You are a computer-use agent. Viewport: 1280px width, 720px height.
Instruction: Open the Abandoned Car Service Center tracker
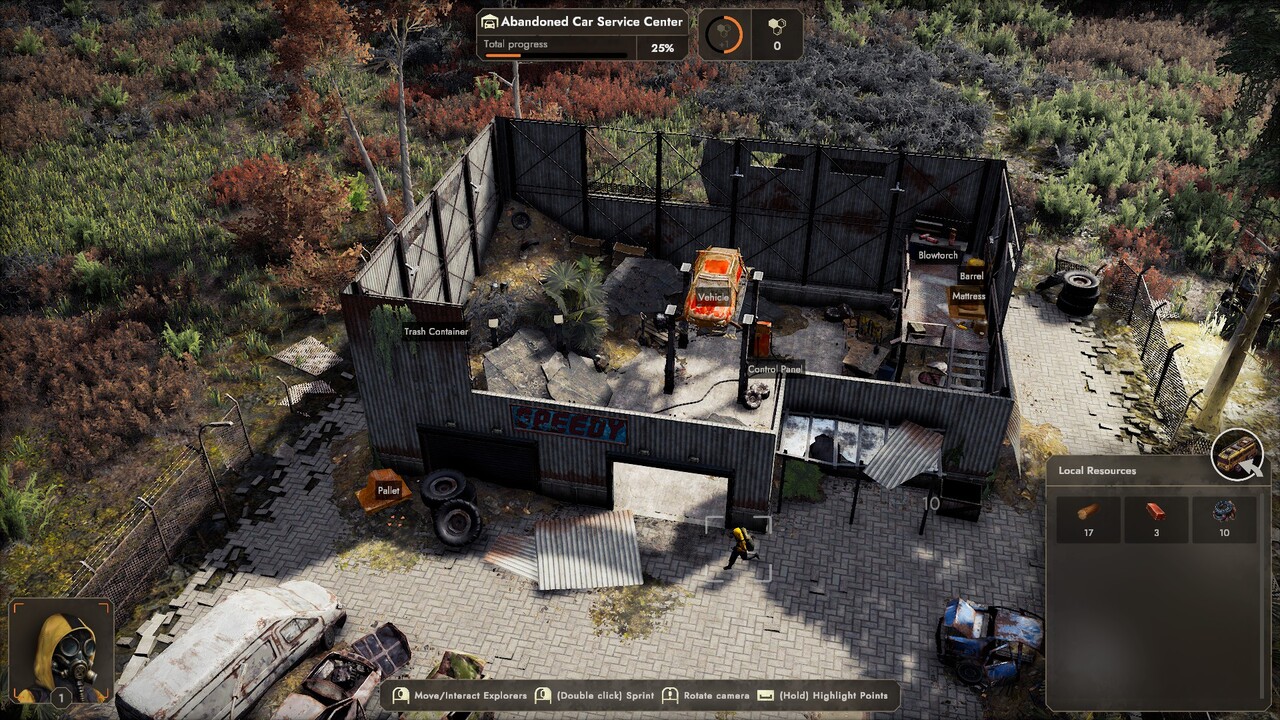click(x=582, y=34)
